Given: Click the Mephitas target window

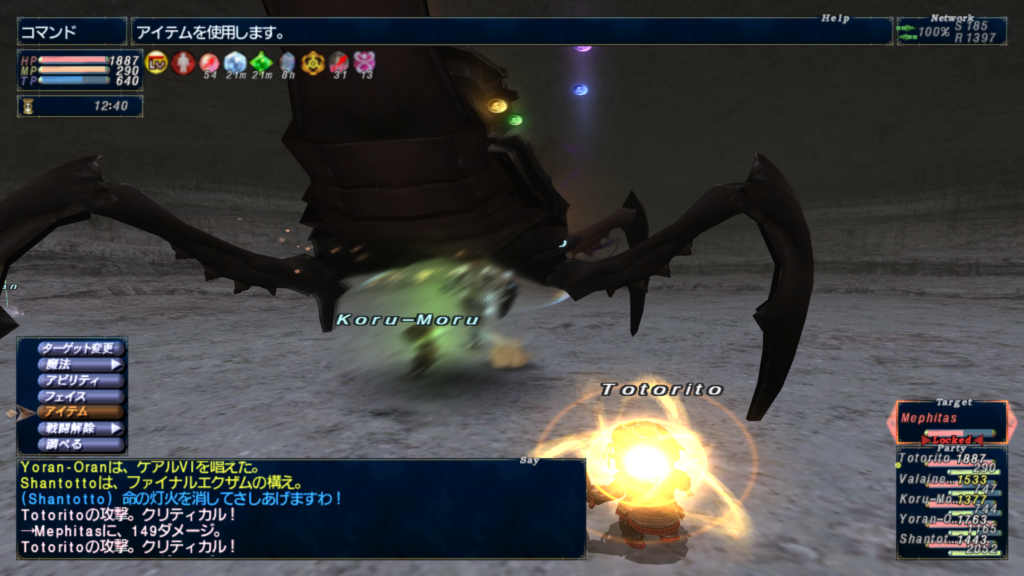Looking at the screenshot, I should coord(951,421).
